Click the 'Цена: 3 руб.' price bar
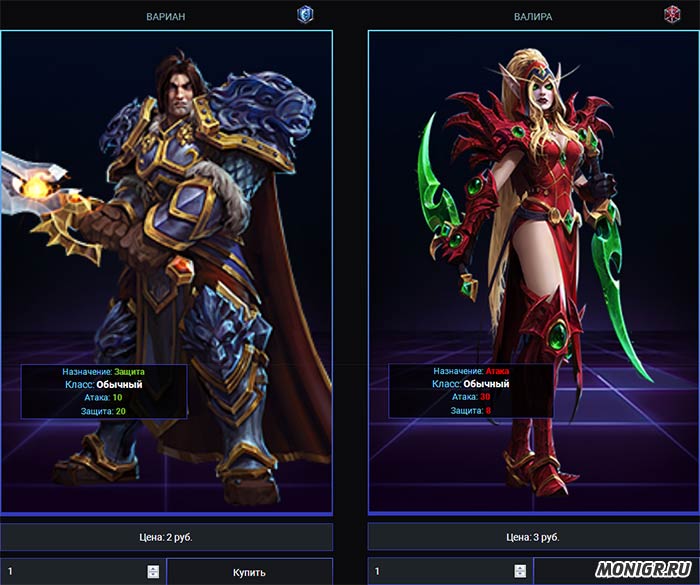Image resolution: width=700 pixels, height=585 pixels. point(534,537)
